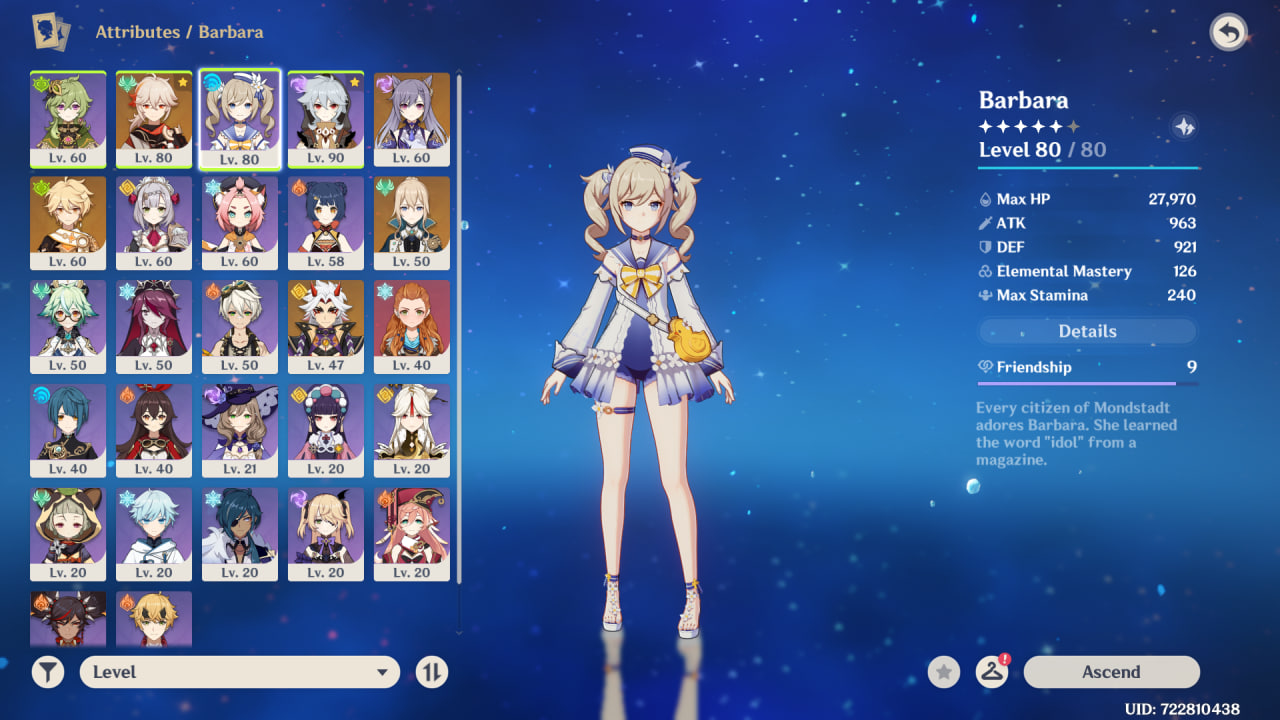The width and height of the screenshot is (1280, 720).
Task: Open the Level sort dropdown
Action: (240, 672)
